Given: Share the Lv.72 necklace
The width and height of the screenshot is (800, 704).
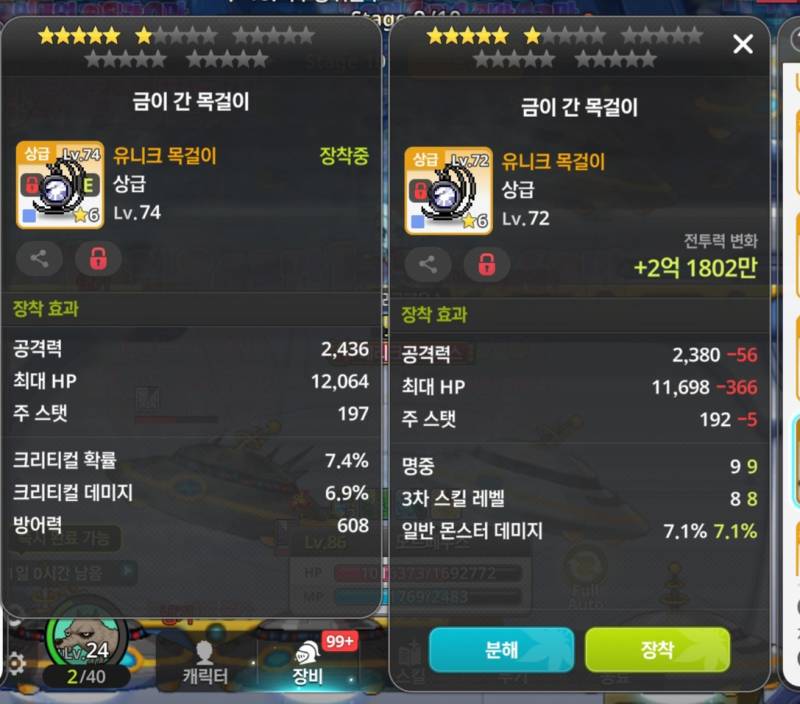Looking at the screenshot, I should point(427,265).
